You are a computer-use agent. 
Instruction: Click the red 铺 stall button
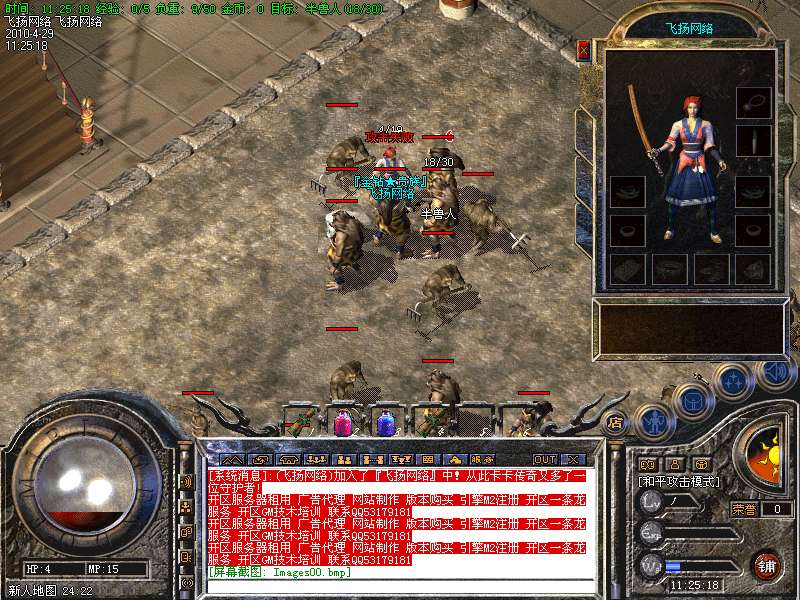(767, 564)
